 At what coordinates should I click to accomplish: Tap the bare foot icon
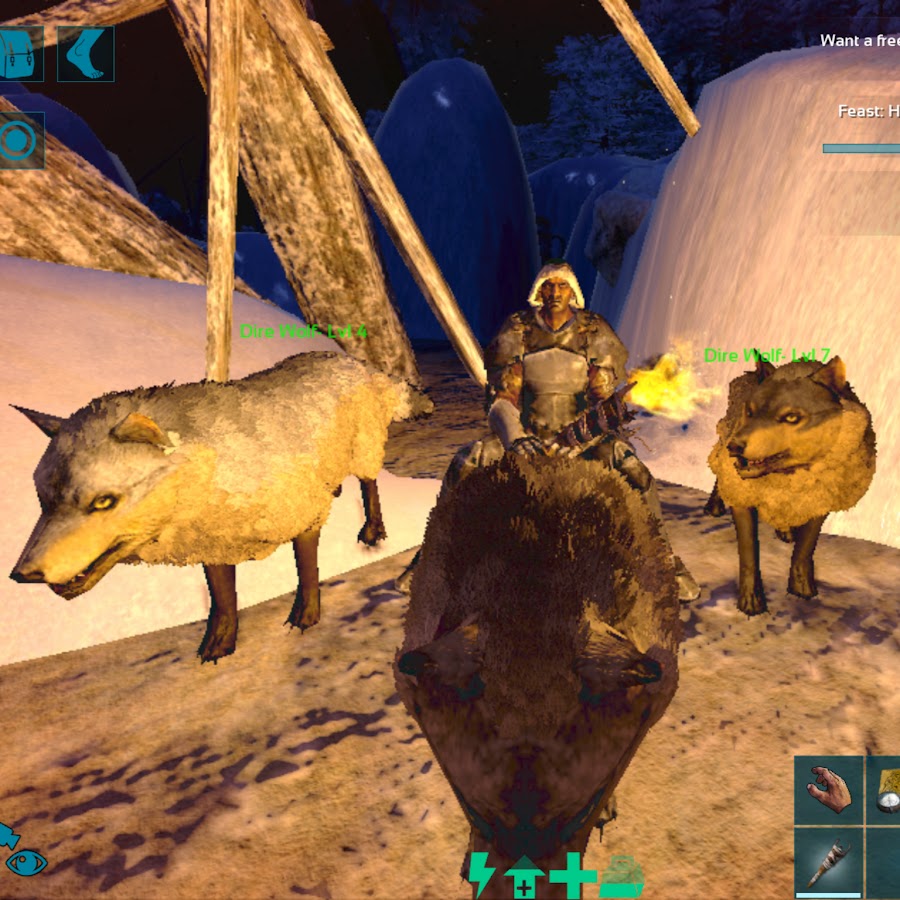(85, 53)
